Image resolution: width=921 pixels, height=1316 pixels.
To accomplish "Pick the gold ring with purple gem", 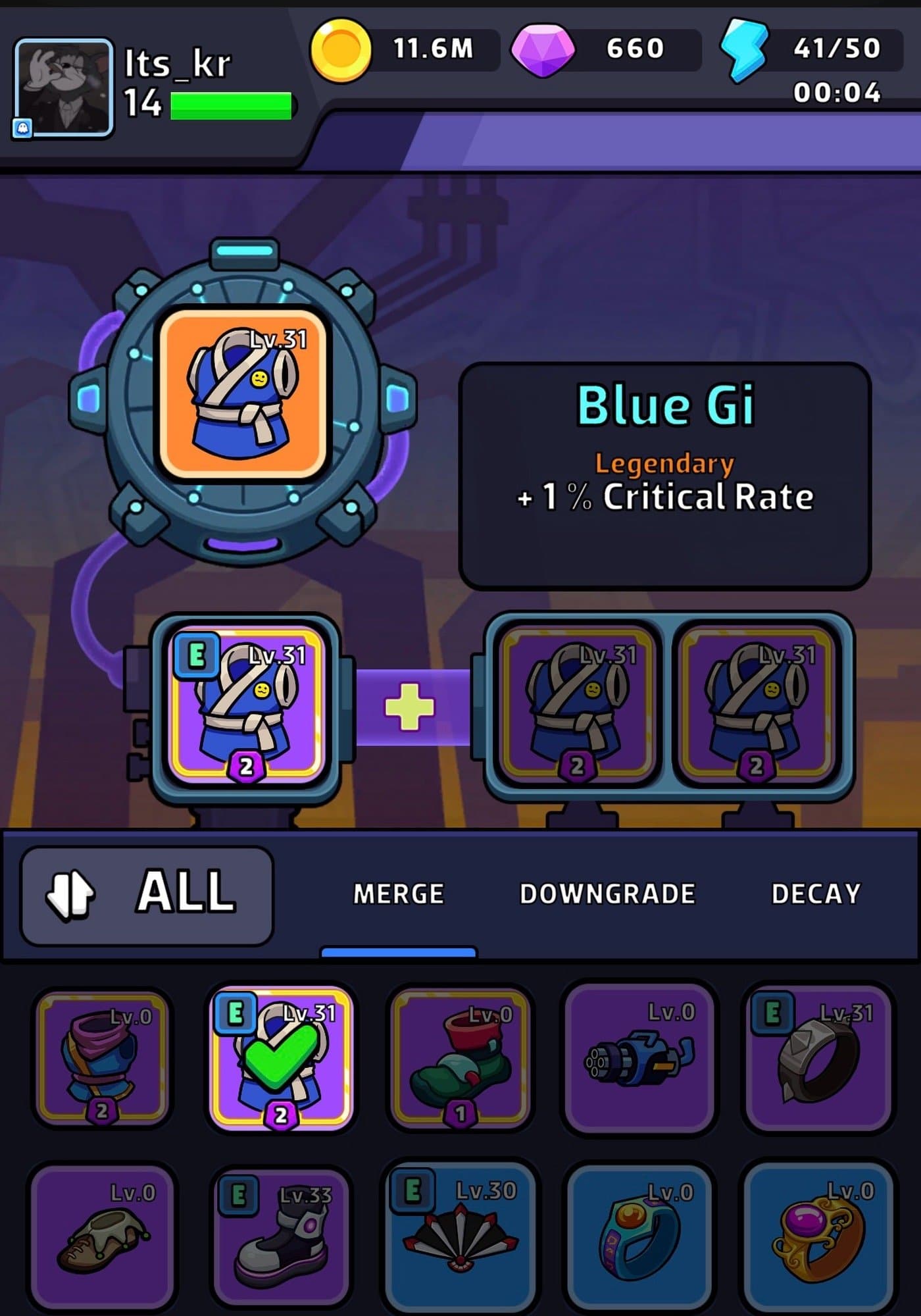I will [x=818, y=1237].
